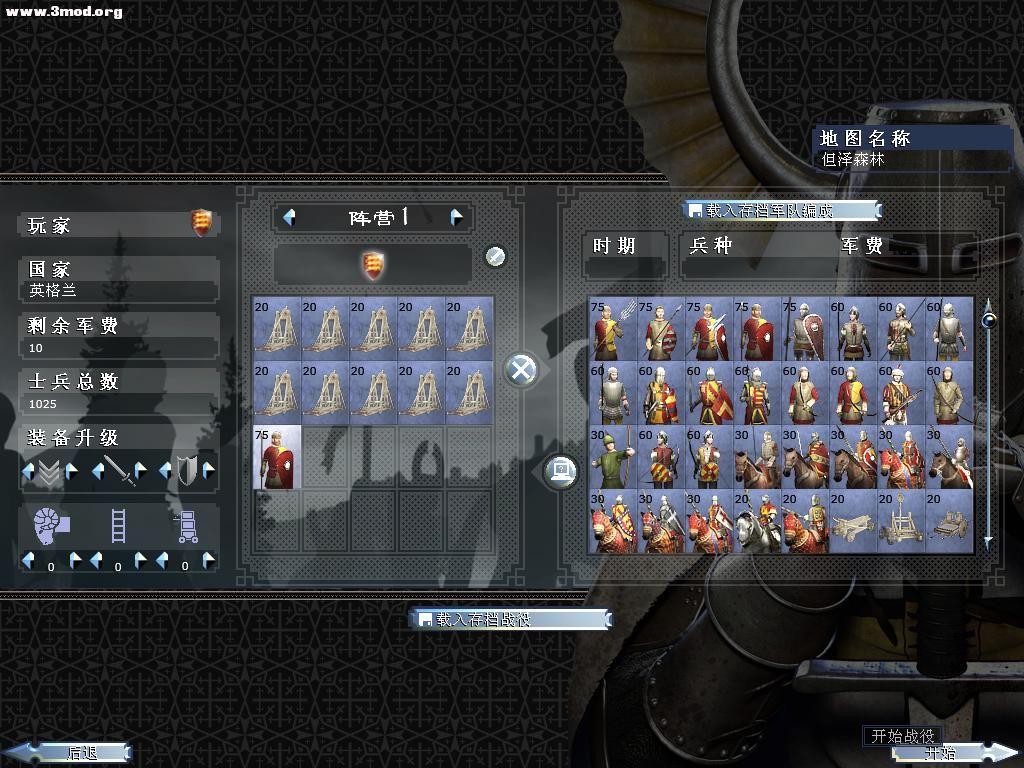Switch to the next faction after 阵营1

pyautogui.click(x=456, y=217)
